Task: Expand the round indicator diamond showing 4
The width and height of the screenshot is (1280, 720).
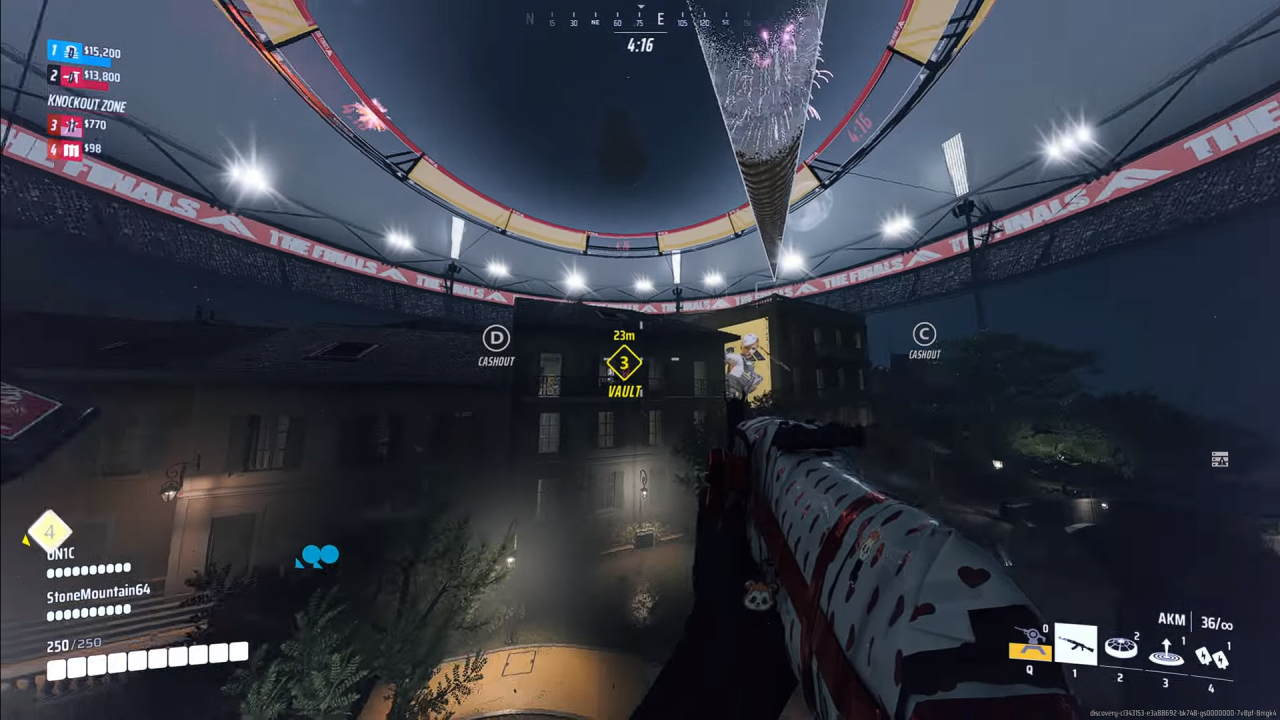Action: tap(48, 533)
